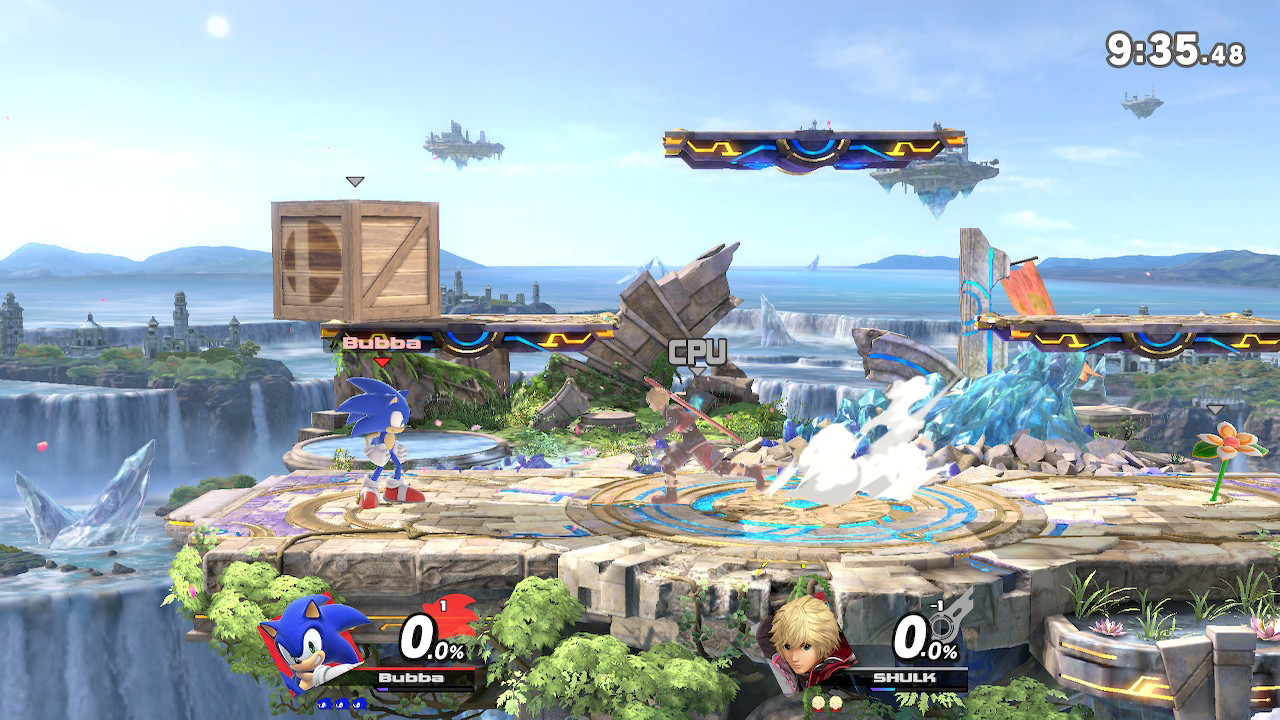Click the SHULK name label in the HUD
This screenshot has height=720, width=1280.
point(903,678)
